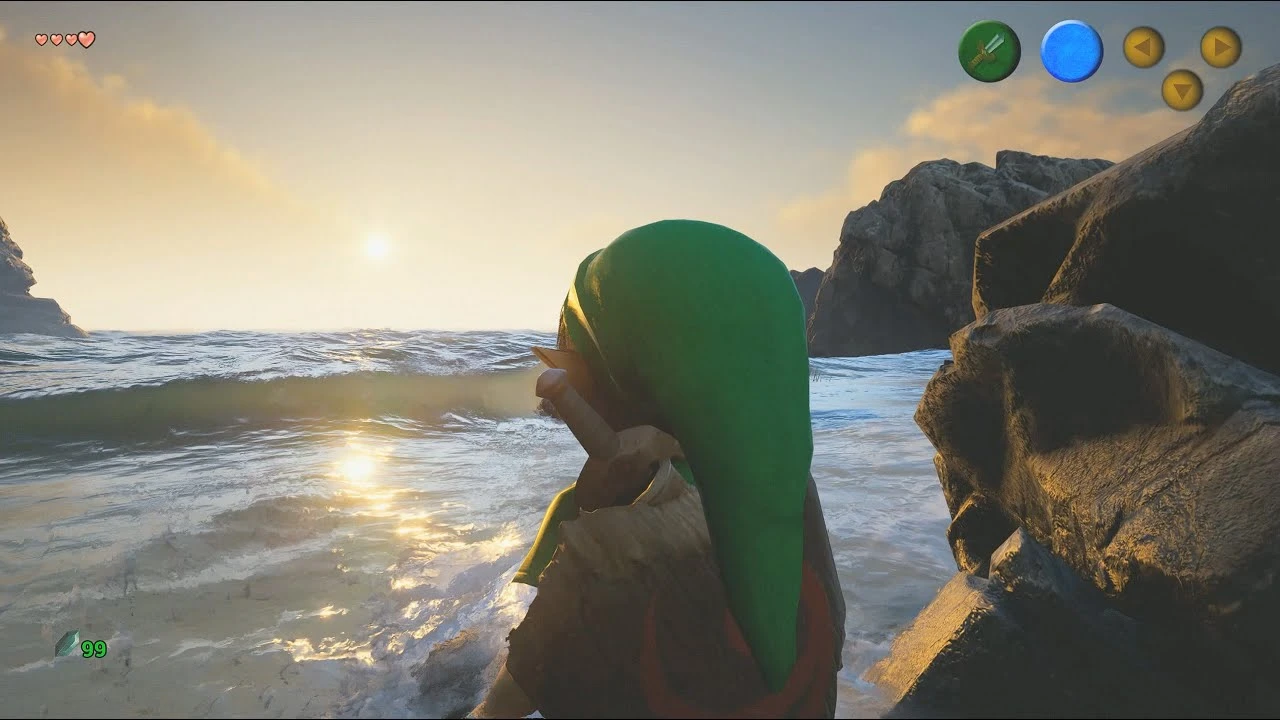This screenshot has height=720, width=1280.
Task: Click the fourth heart in the health meter
Action: [x=86, y=41]
